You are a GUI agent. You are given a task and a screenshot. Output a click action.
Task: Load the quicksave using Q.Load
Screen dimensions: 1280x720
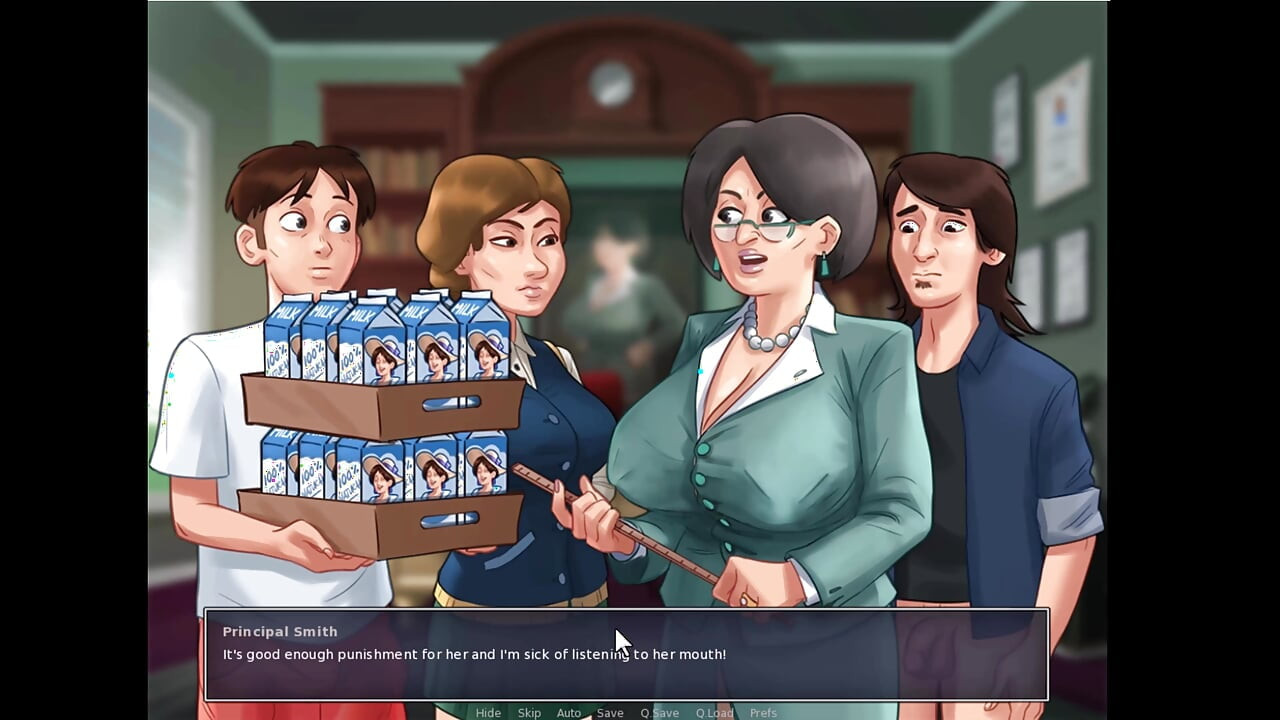pyautogui.click(x=715, y=712)
